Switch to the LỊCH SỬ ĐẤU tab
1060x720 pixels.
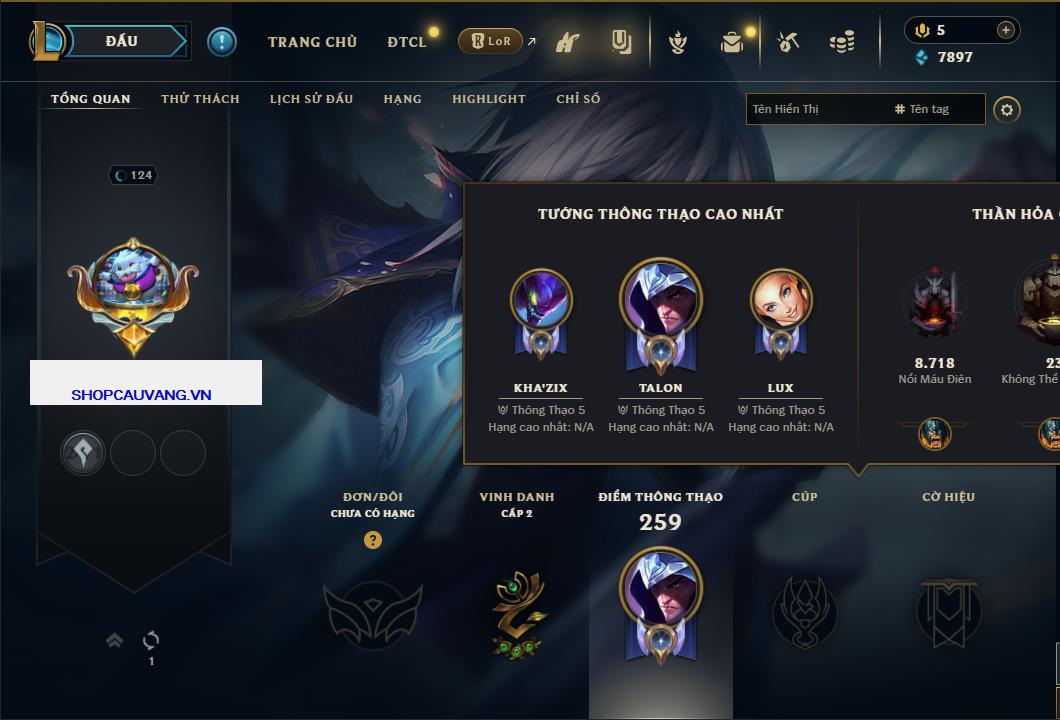pos(311,99)
